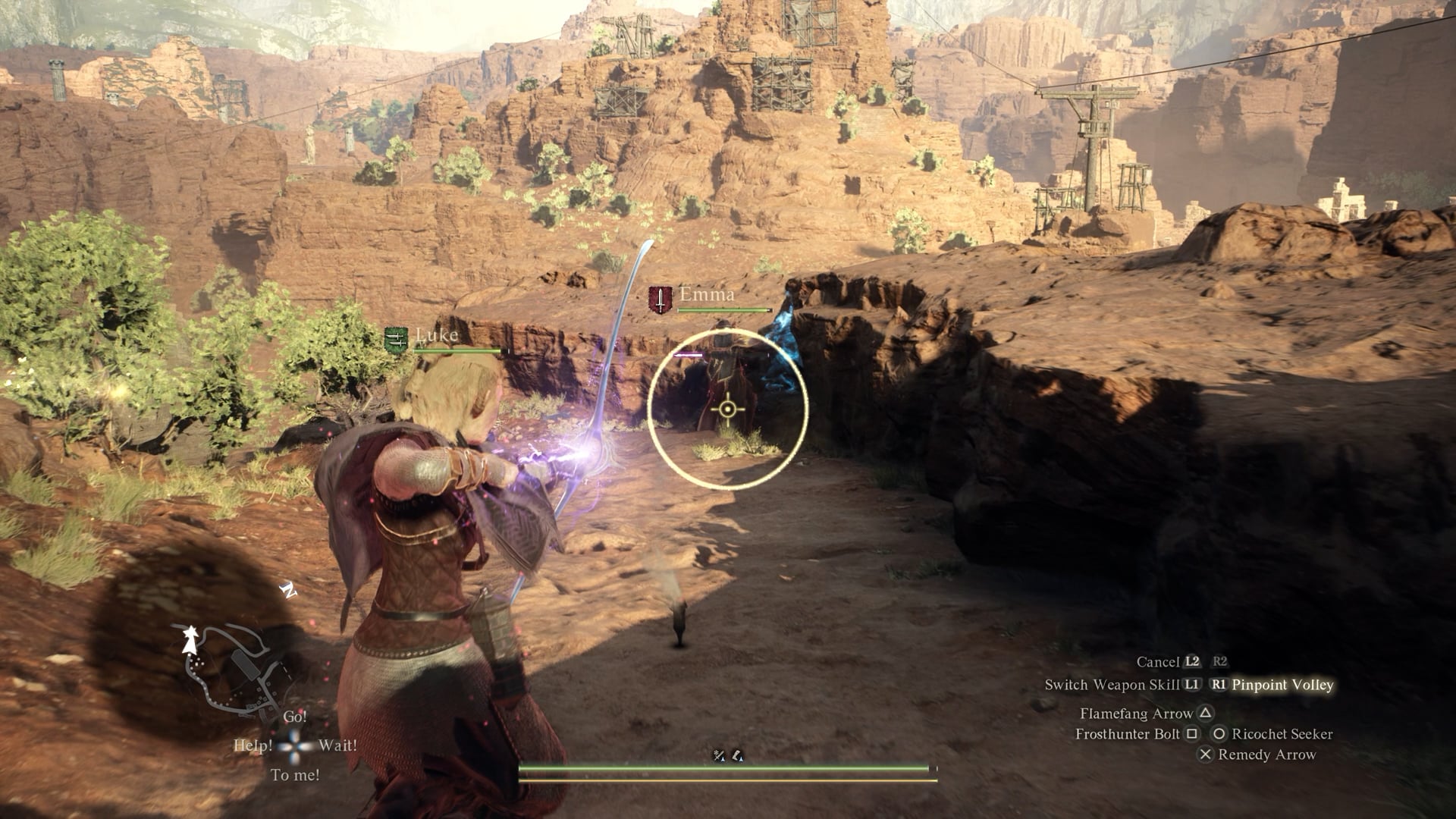Choose the "Help!" pawn command
The width and height of the screenshot is (1456, 819).
253,745
